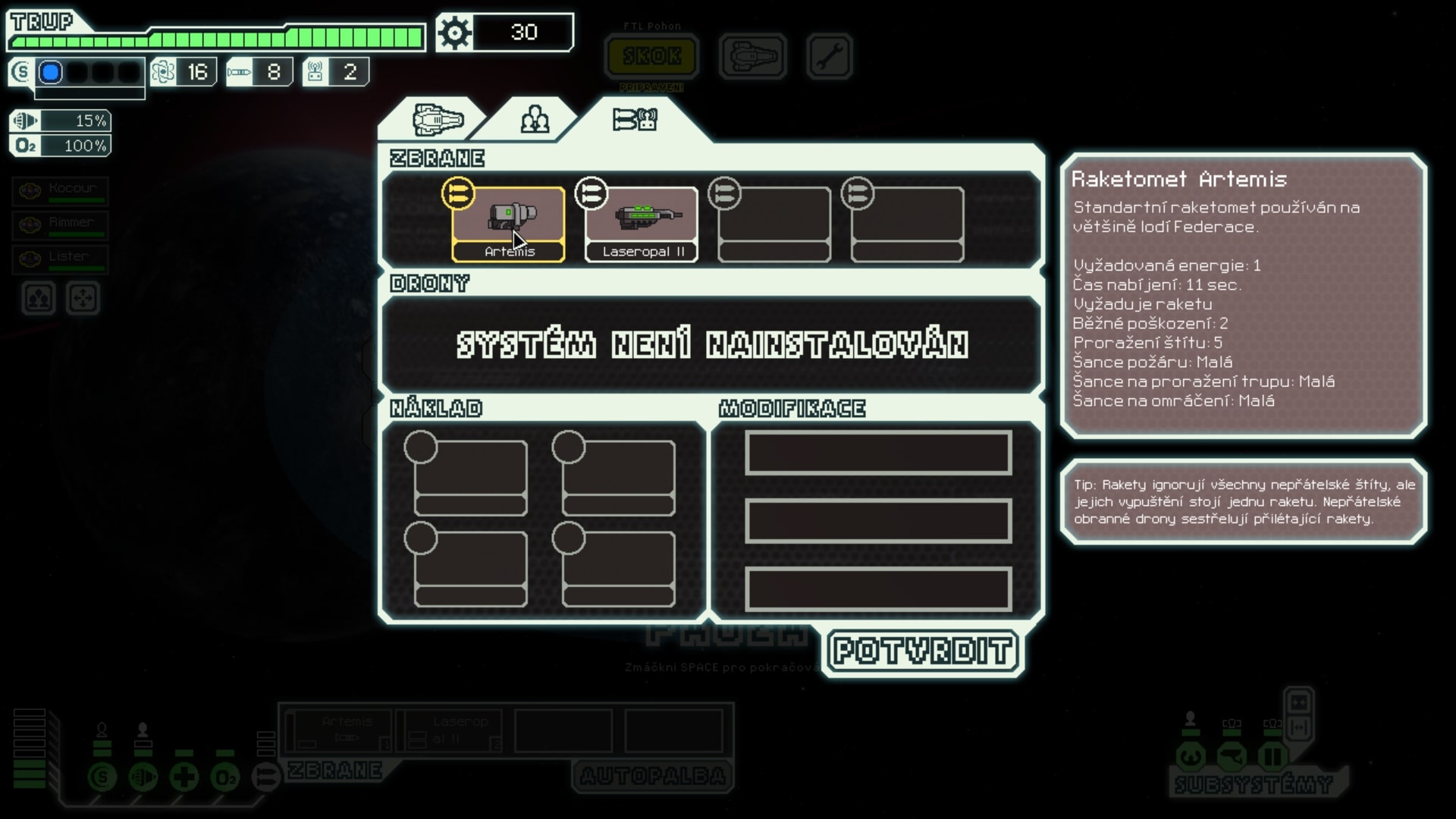Click the ship schematic icon beside SKOK
This screenshot has height=819, width=1456.
point(752,56)
